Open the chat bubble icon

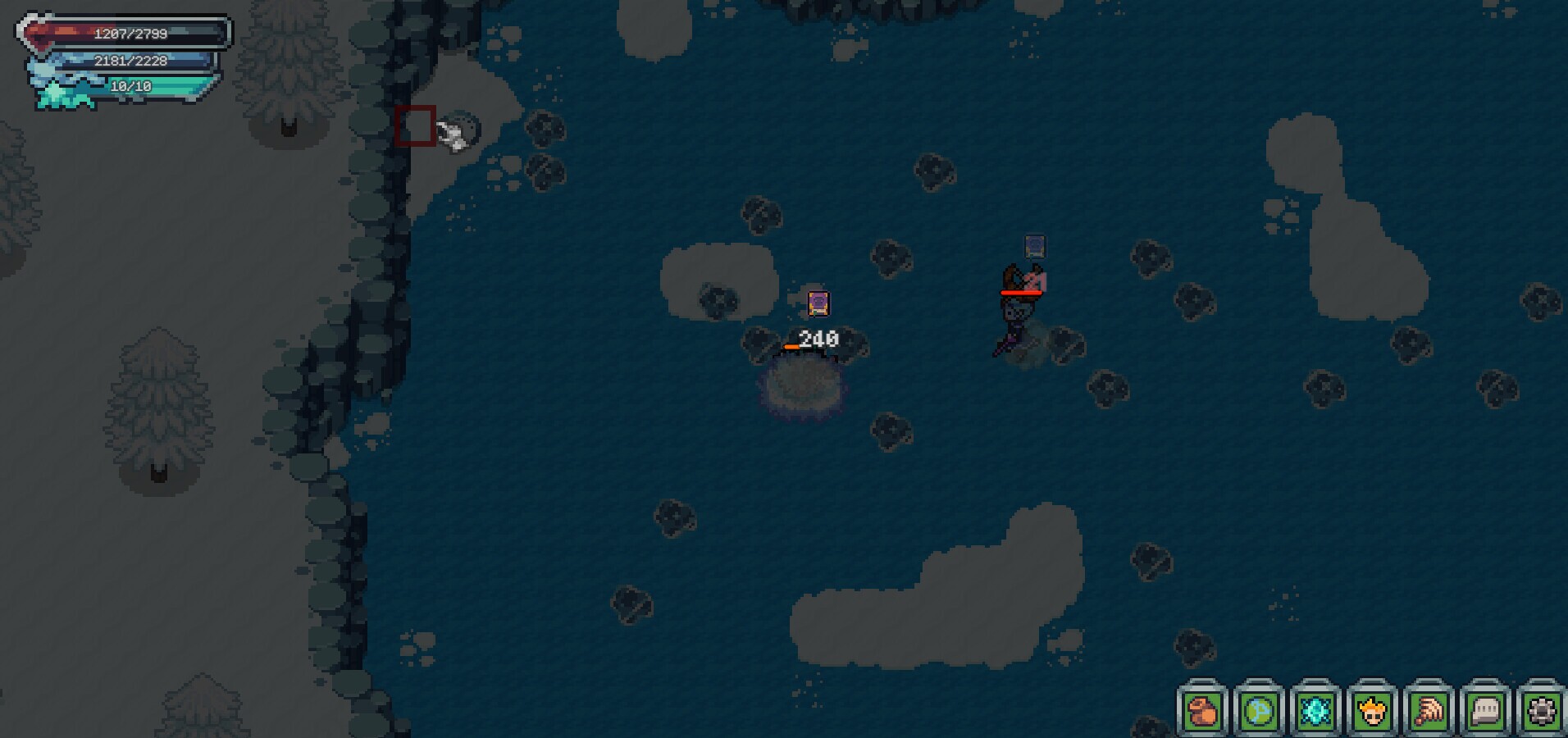(1485, 709)
